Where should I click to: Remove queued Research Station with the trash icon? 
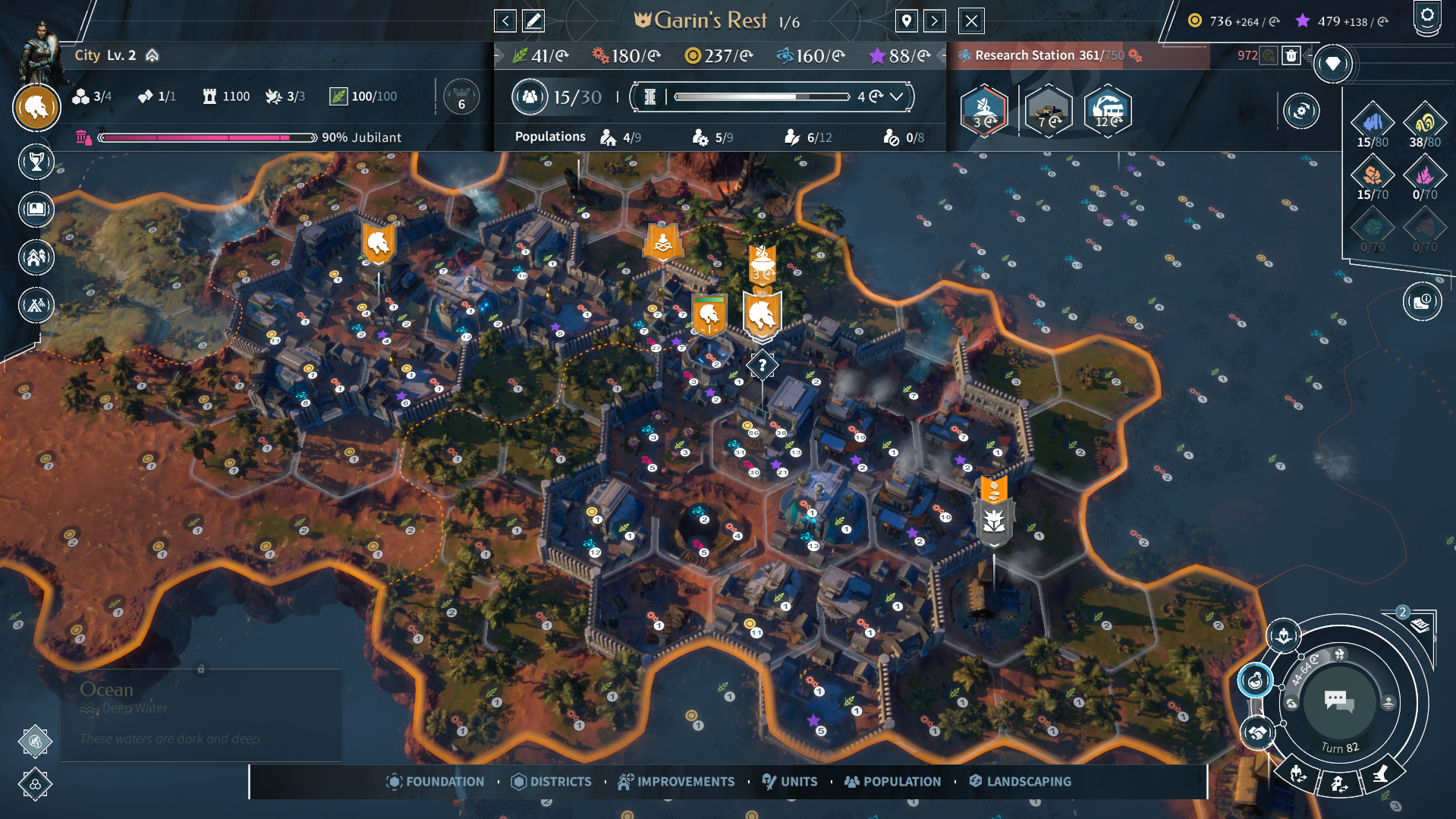(1290, 55)
